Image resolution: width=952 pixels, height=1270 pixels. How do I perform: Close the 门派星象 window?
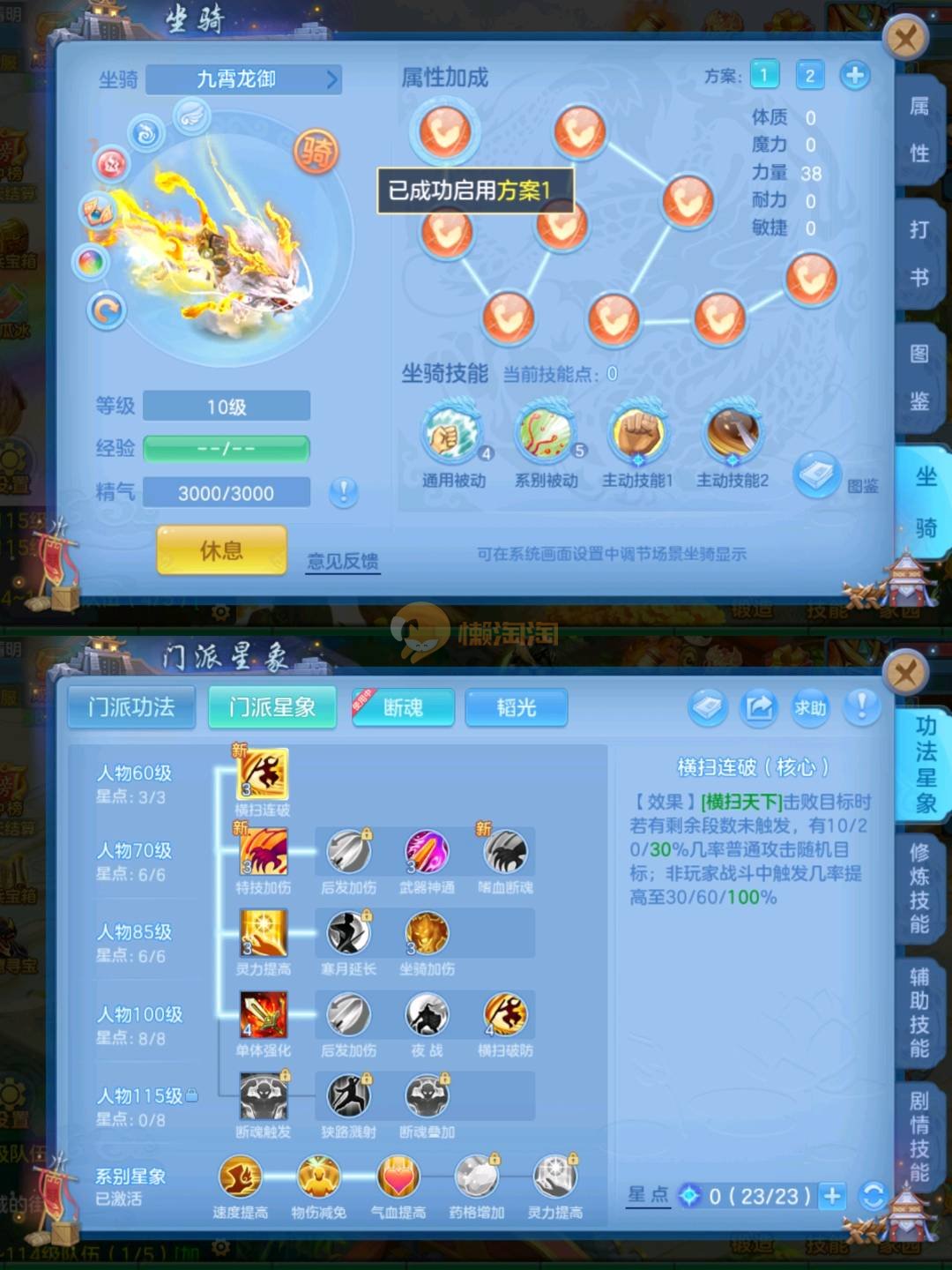905,676
